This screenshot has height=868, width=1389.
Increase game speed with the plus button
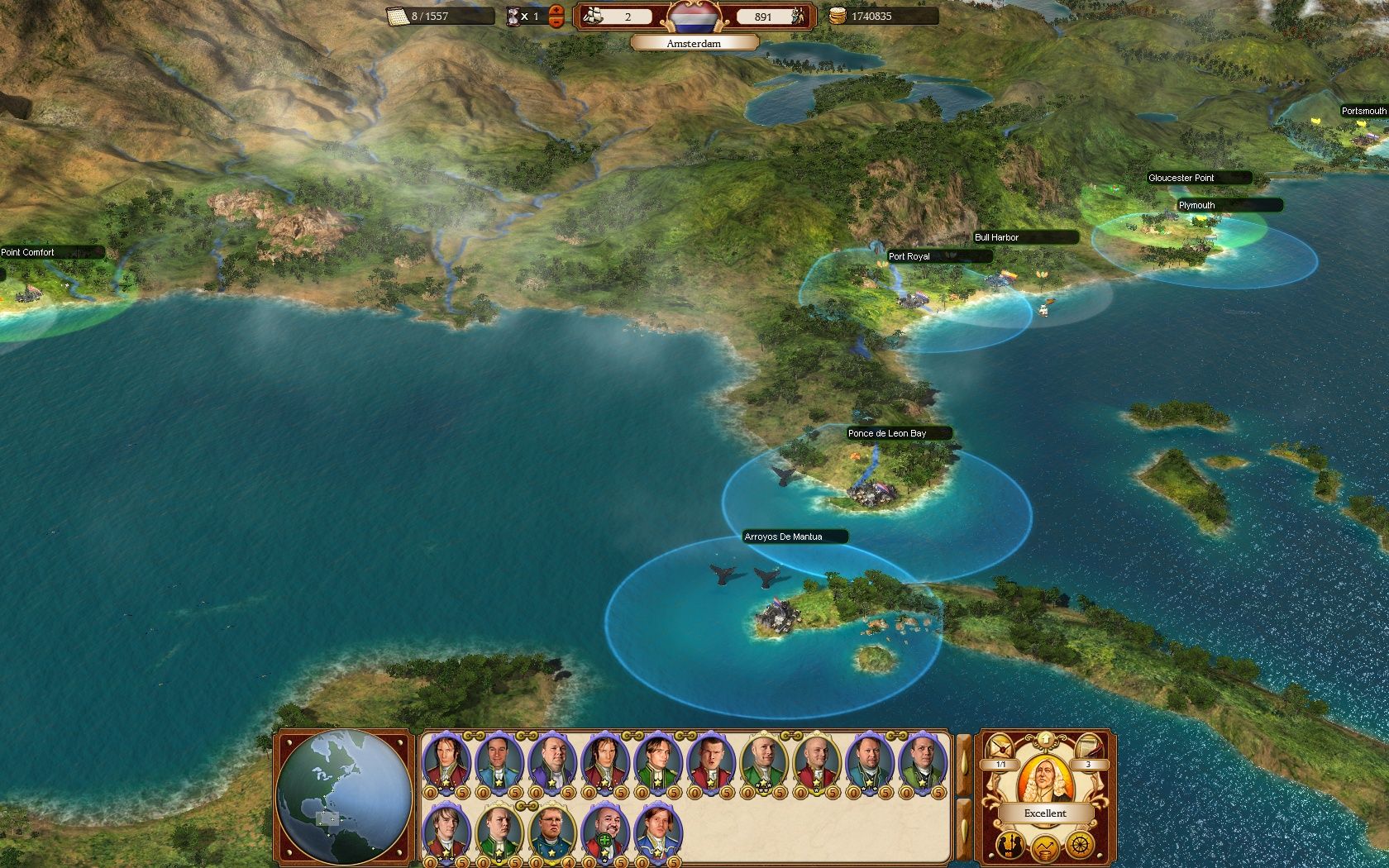click(556, 10)
